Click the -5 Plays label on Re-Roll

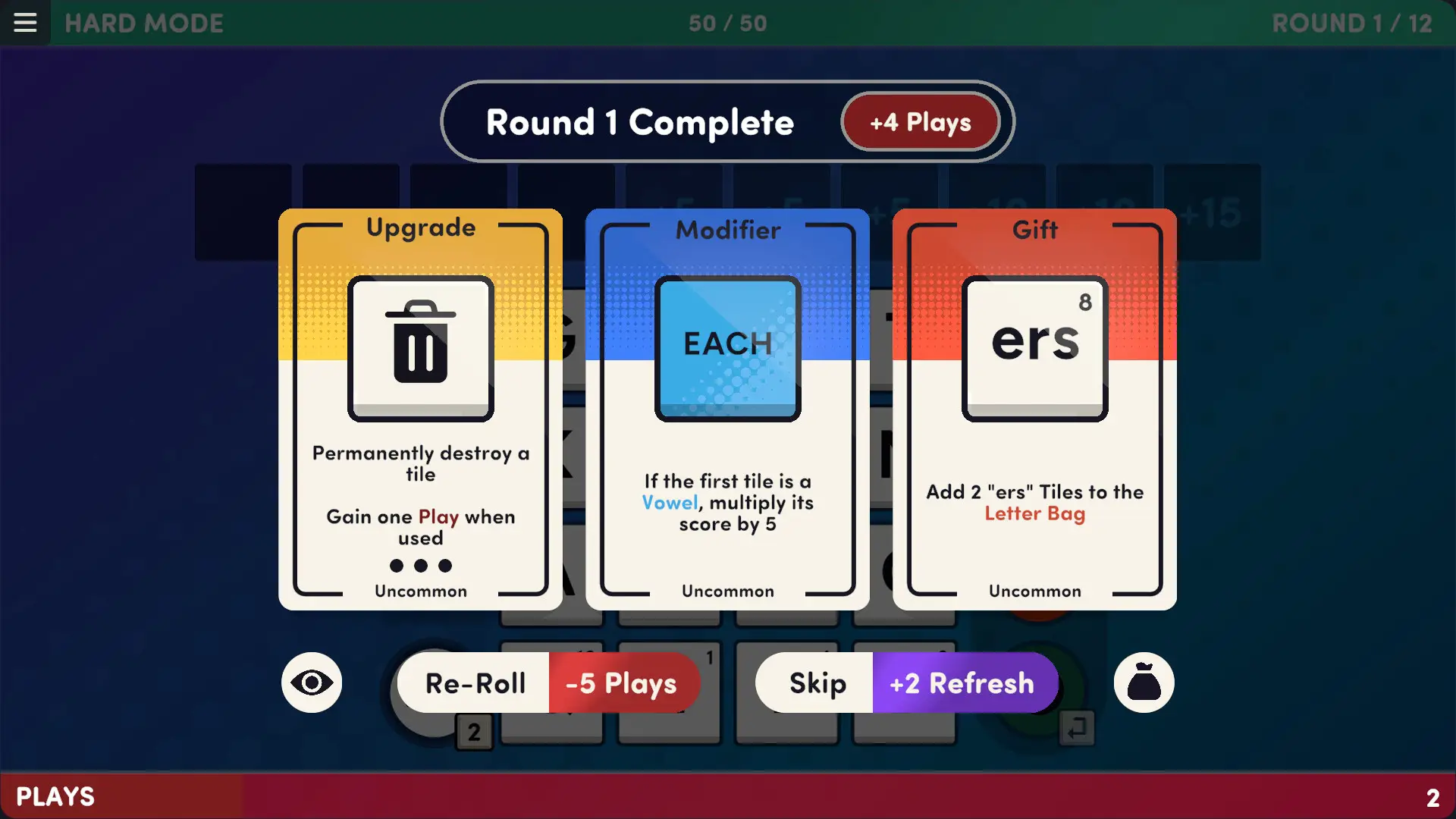coord(620,682)
